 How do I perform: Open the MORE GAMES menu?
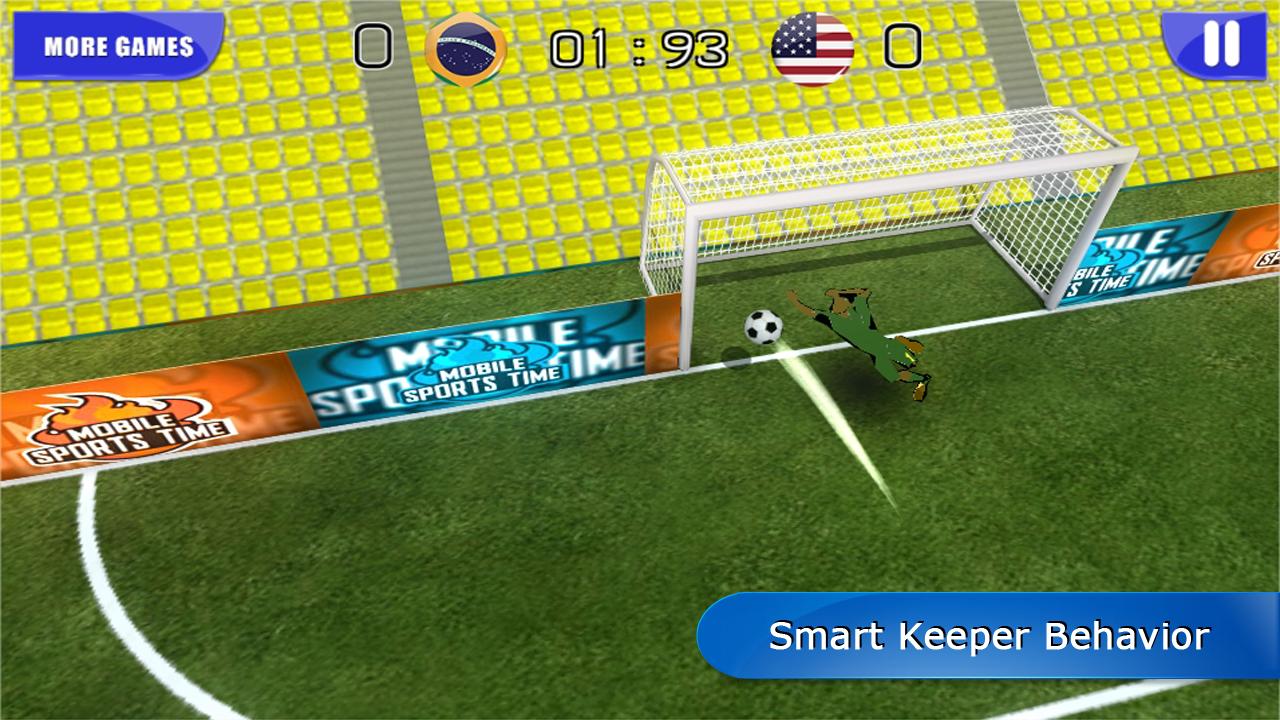coord(117,44)
